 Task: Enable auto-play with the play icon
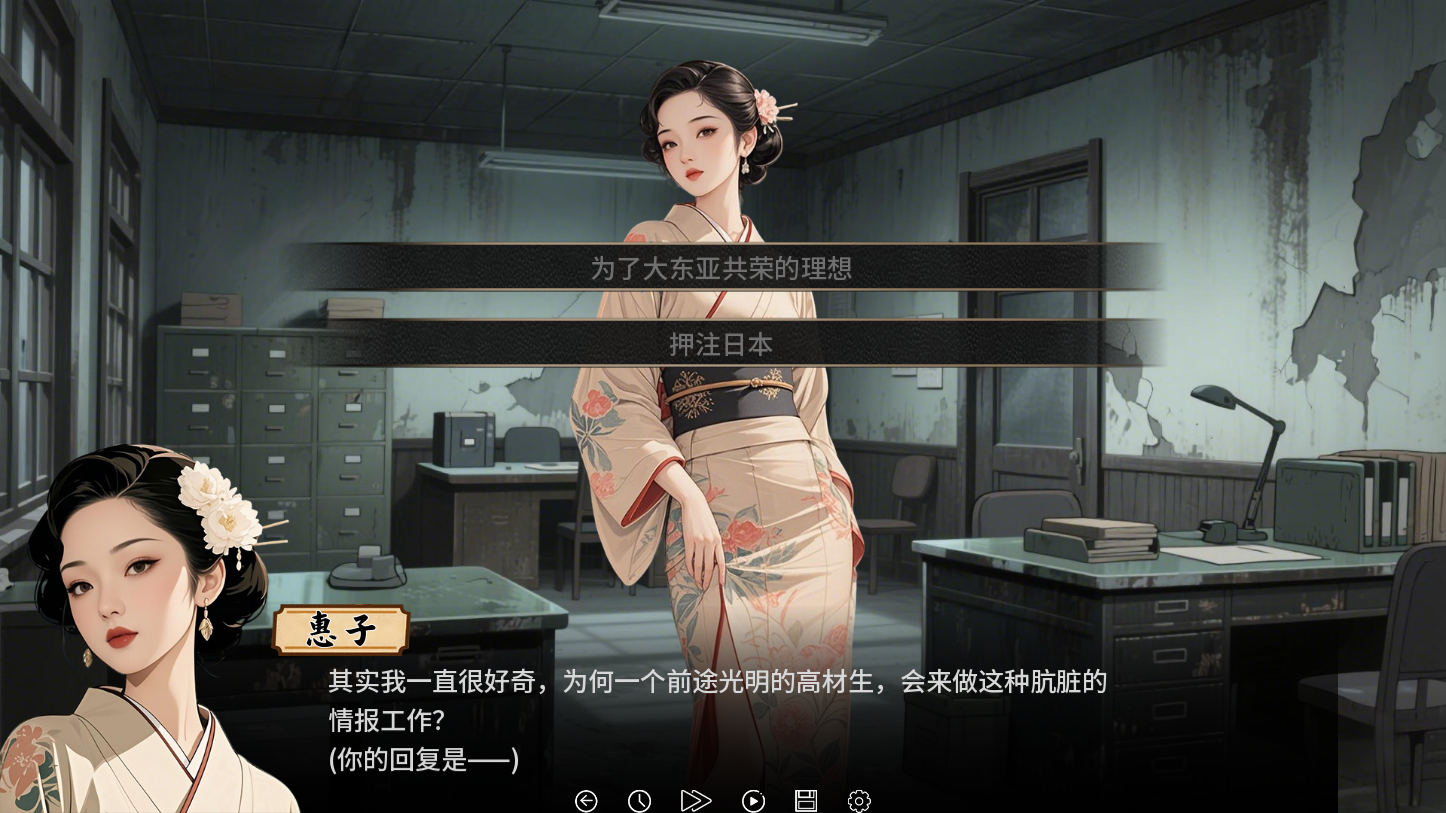(x=753, y=801)
